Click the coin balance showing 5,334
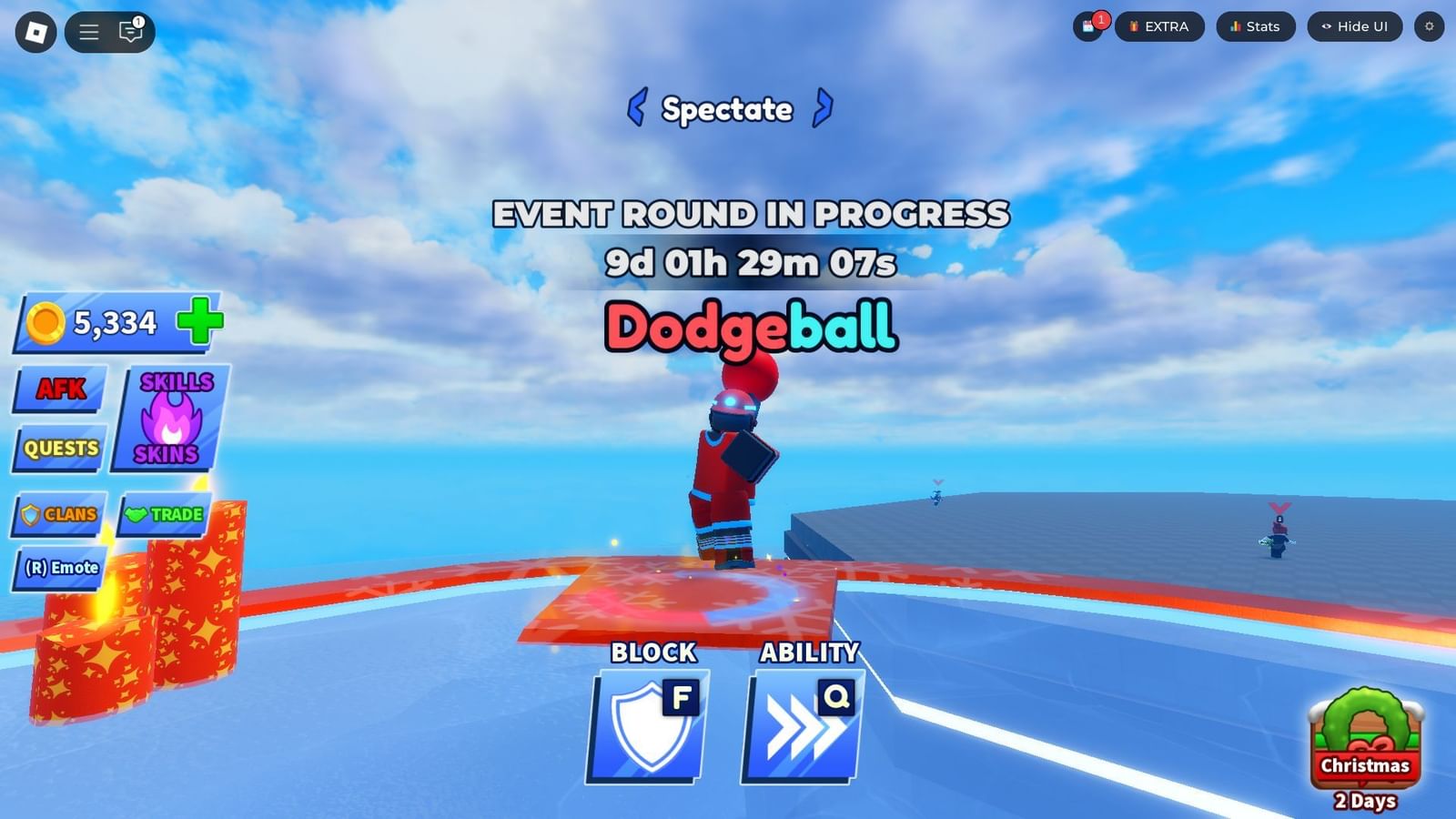 tap(100, 322)
